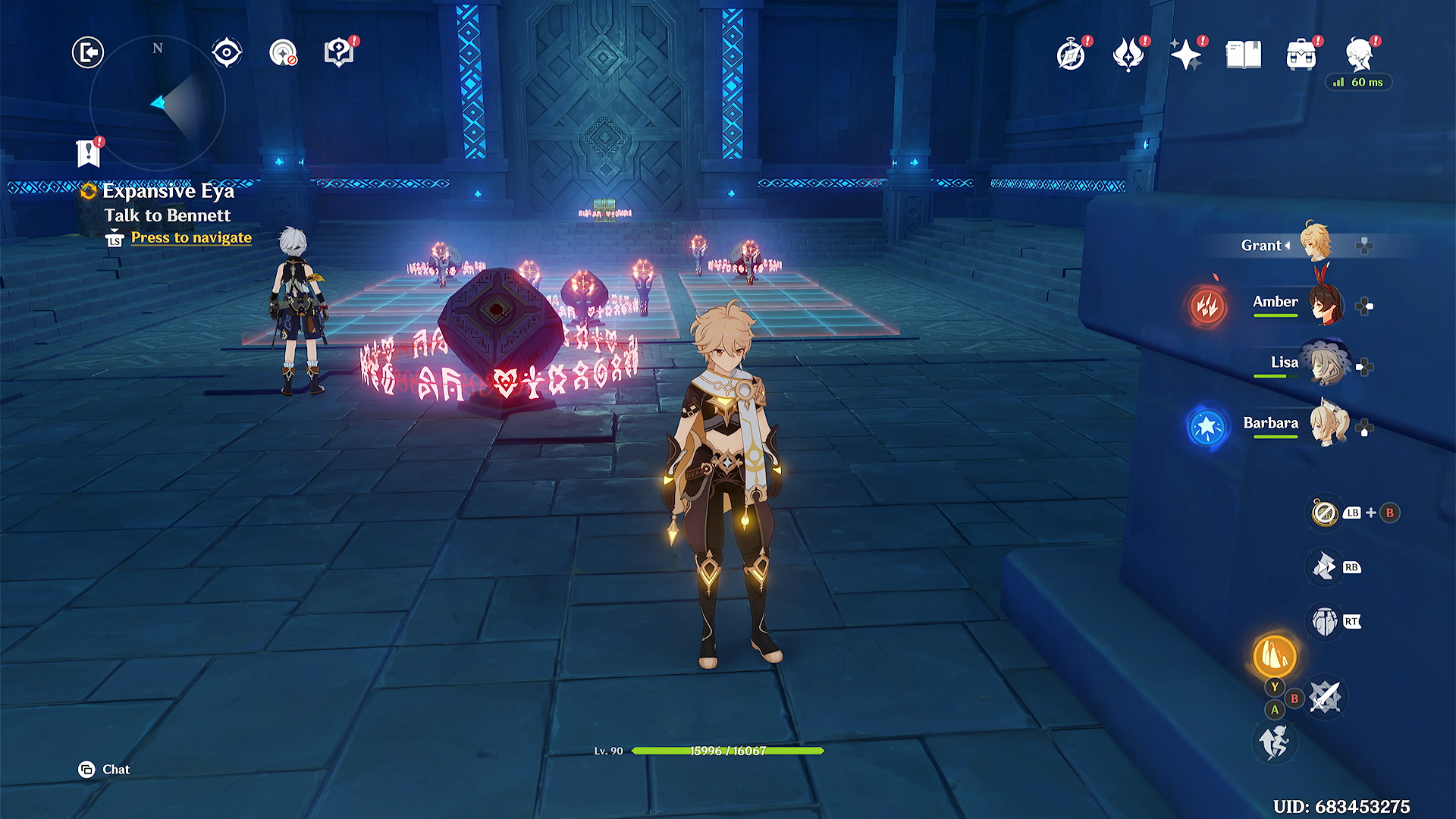Open the backpack inventory icon

(1301, 55)
